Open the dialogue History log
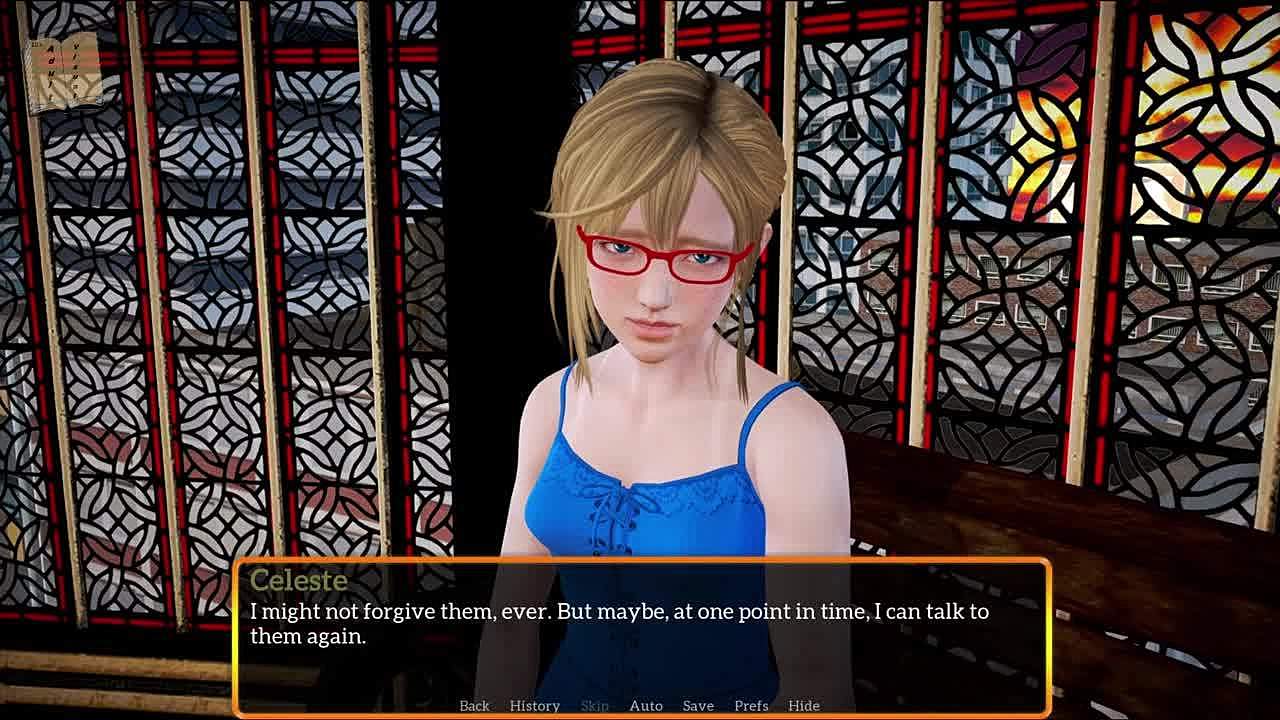 535,706
